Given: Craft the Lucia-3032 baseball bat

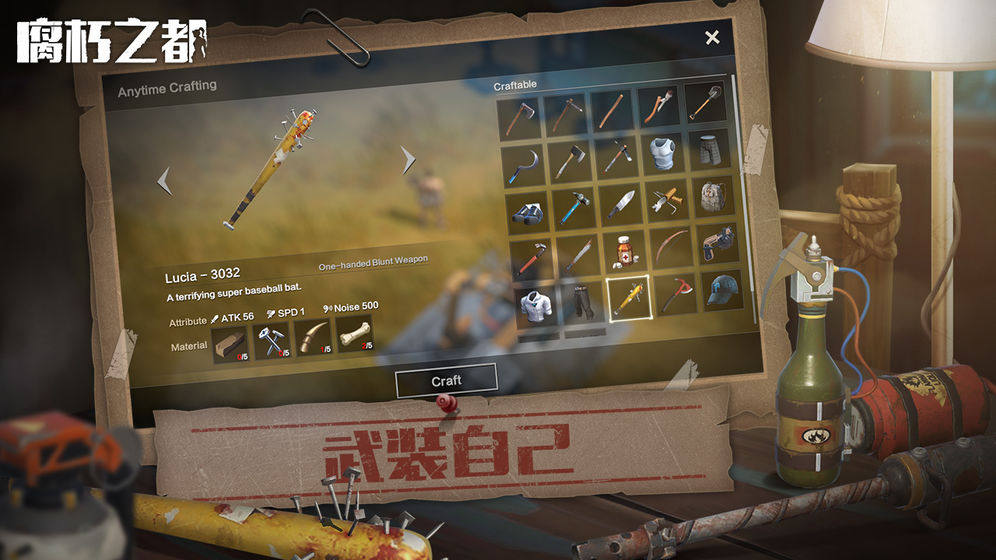Looking at the screenshot, I should pos(446,380).
